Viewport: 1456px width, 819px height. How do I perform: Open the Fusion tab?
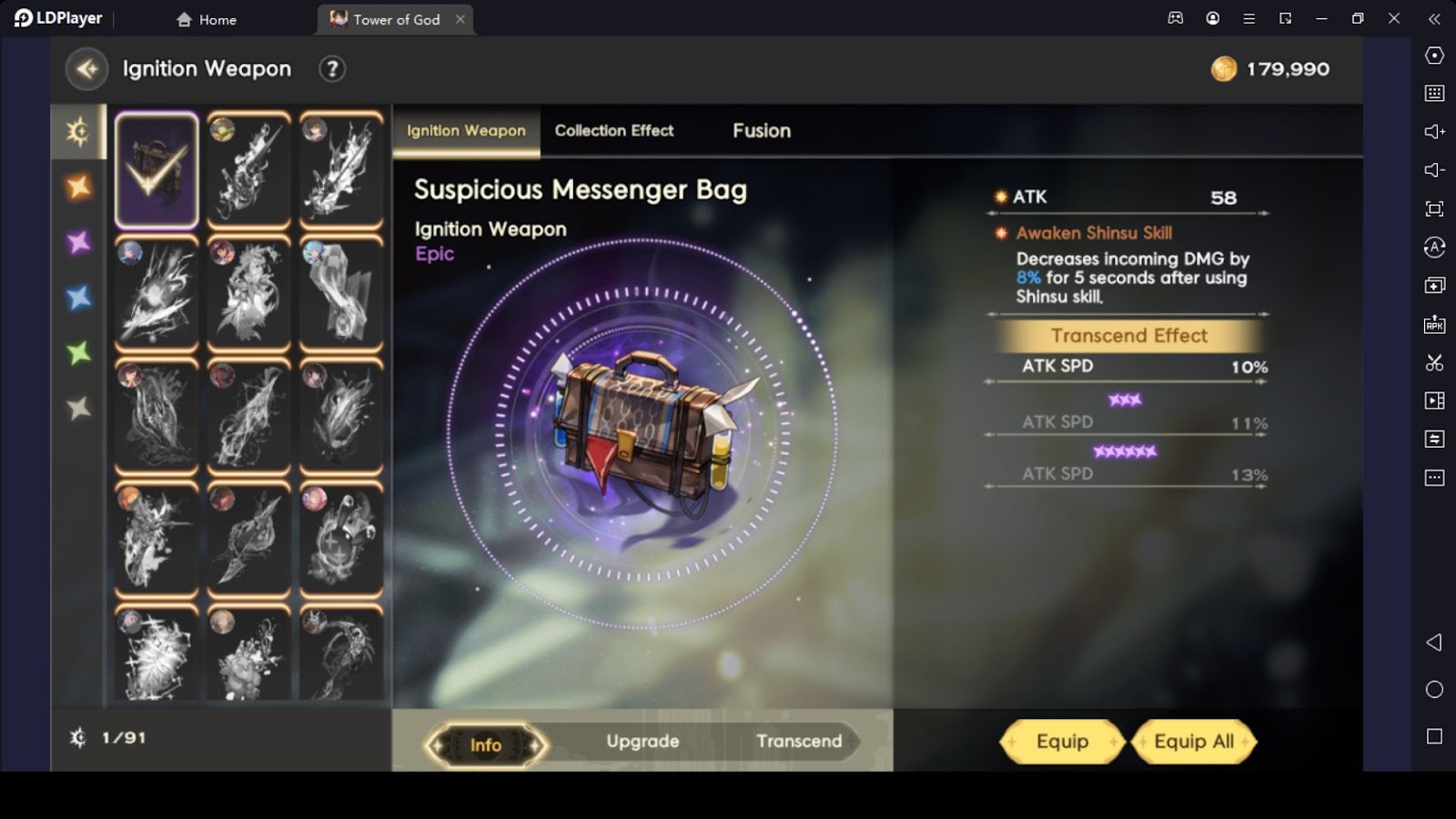pos(762,131)
